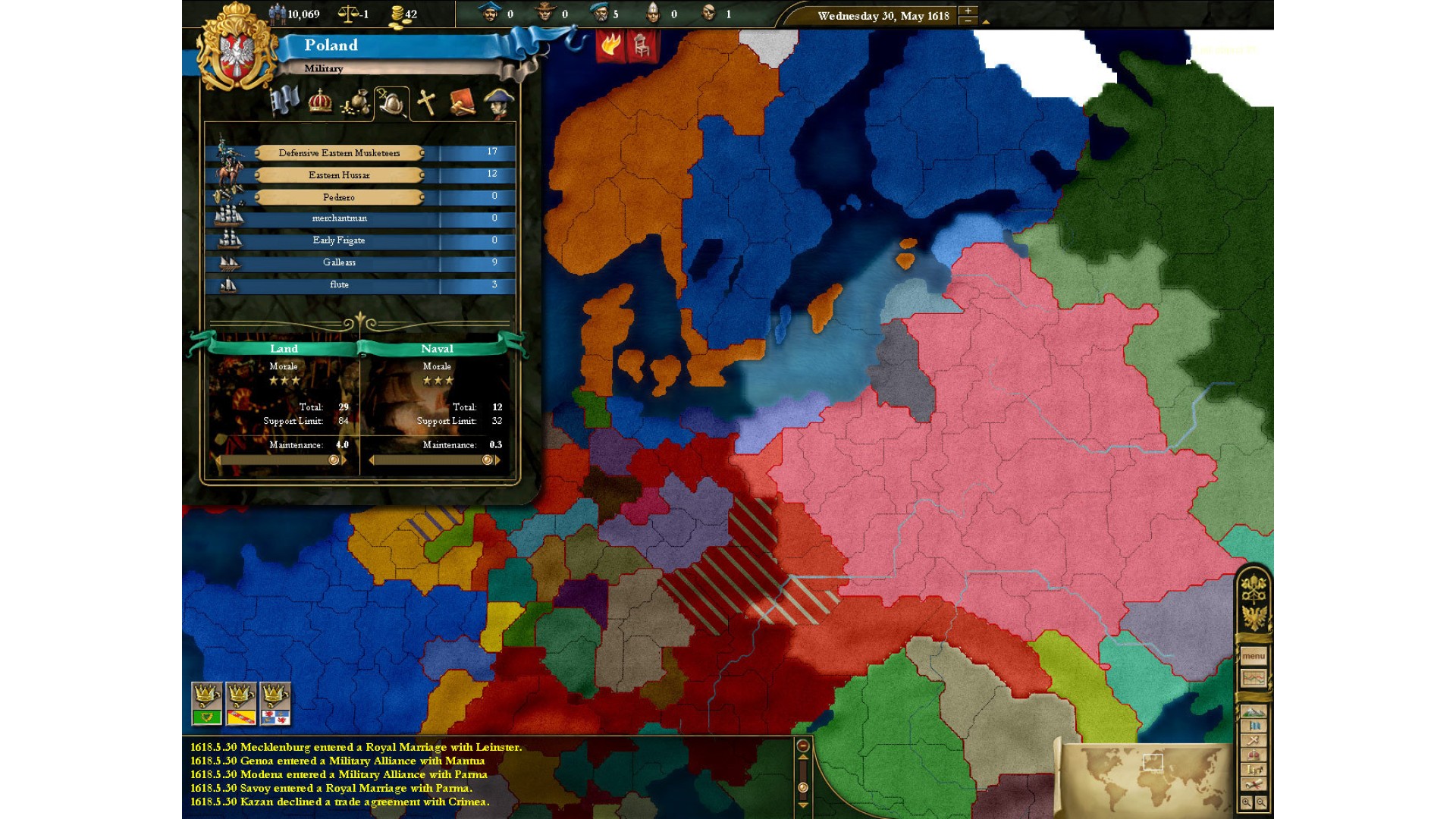Switch to terrain map mode
1456x819 pixels.
tap(1253, 712)
